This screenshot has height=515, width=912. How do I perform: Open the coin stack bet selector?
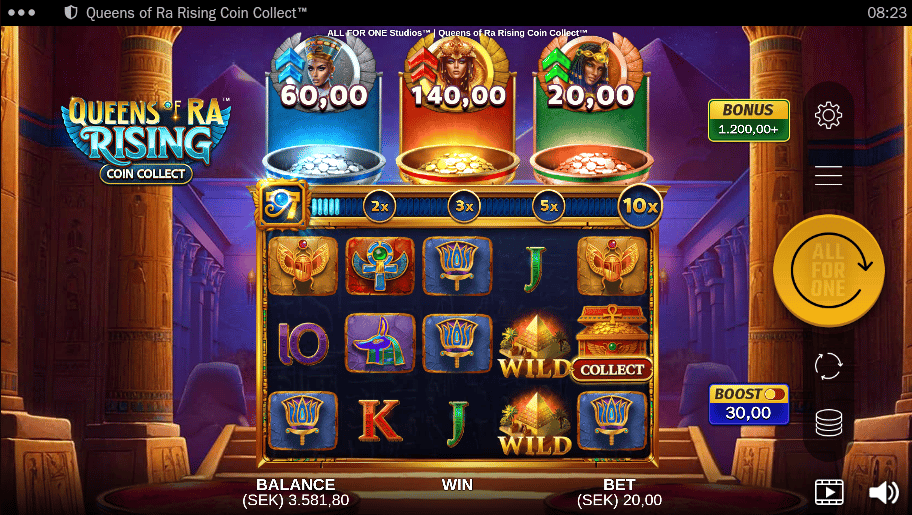(828, 423)
